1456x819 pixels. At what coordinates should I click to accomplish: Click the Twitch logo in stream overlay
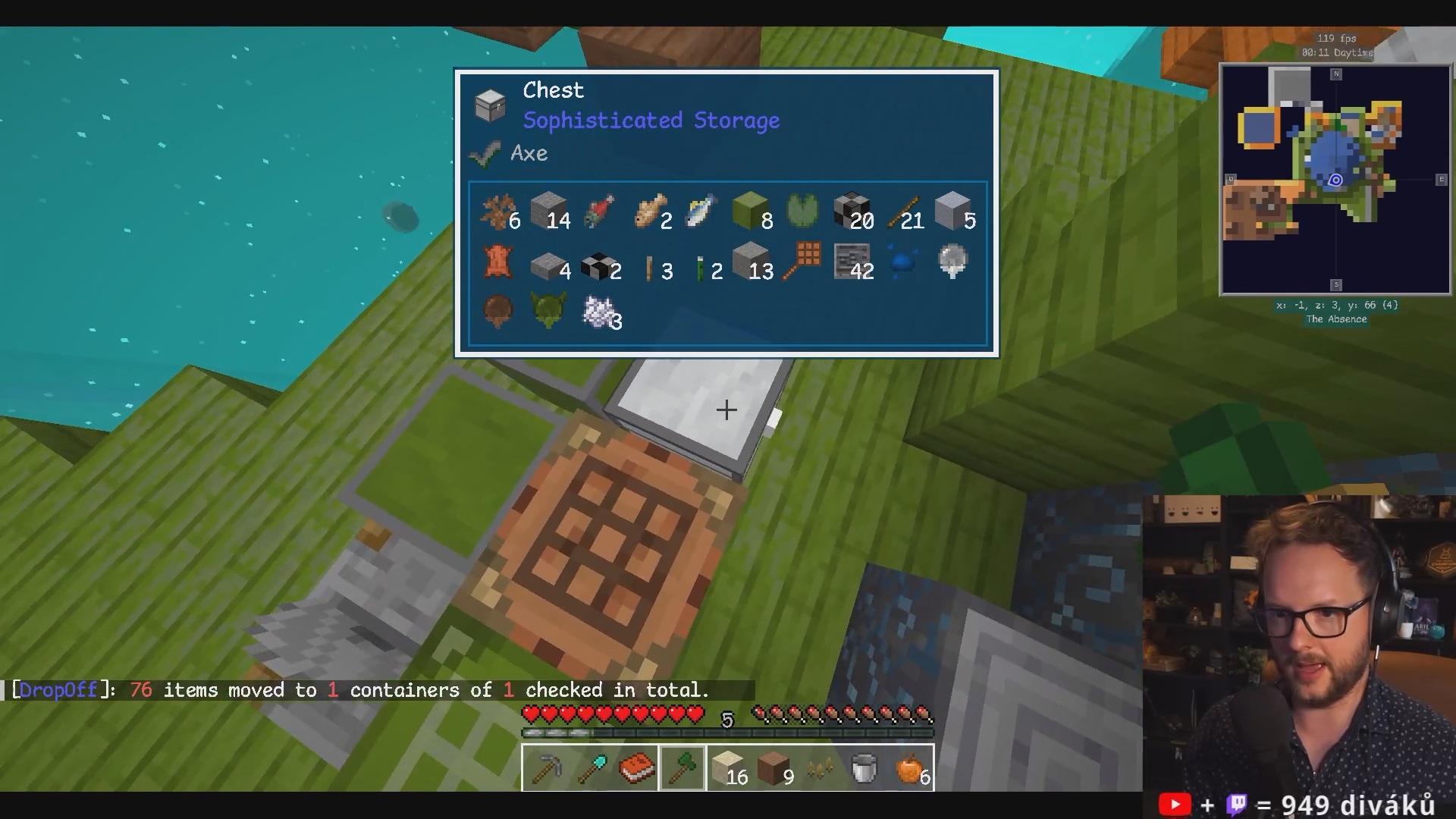pos(1237,804)
